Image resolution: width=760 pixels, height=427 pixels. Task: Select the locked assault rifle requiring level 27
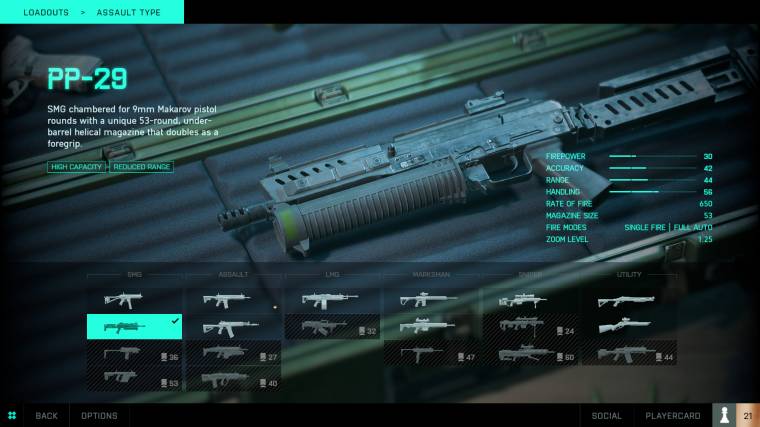[233, 353]
